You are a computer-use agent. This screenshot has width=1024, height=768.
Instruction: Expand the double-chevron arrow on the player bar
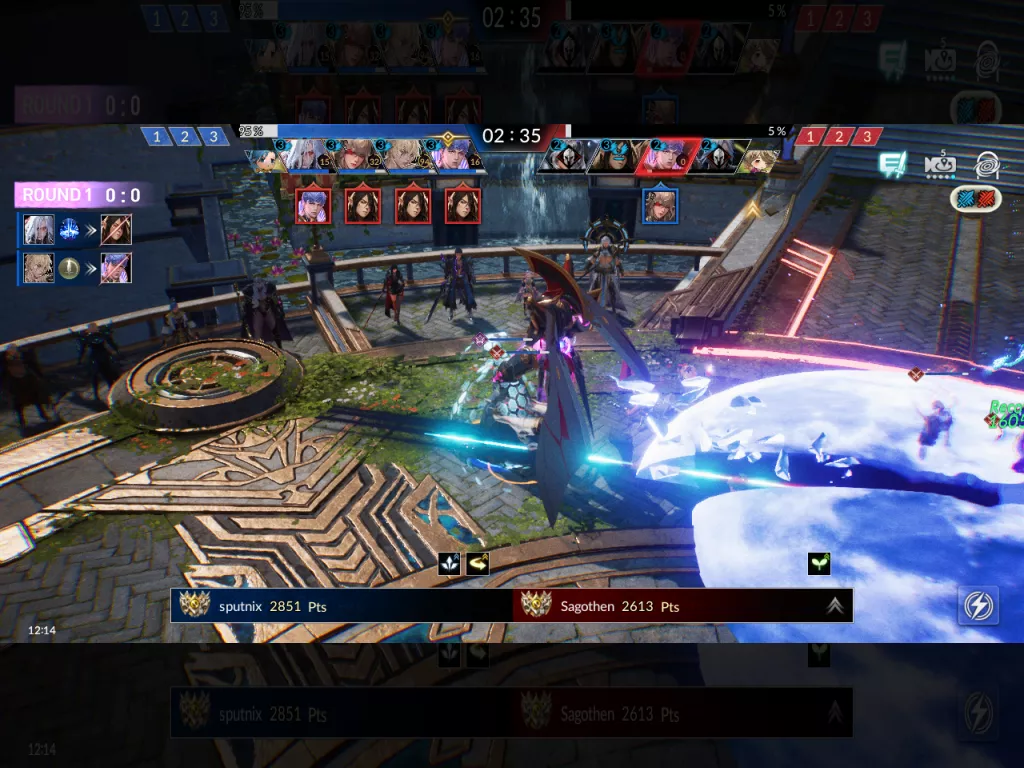click(x=835, y=605)
